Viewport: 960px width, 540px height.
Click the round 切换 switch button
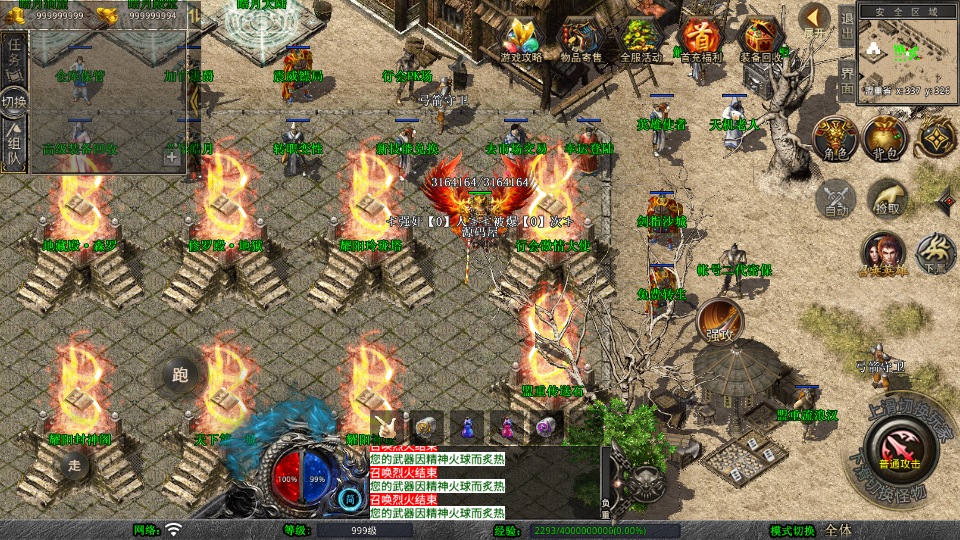[14, 102]
